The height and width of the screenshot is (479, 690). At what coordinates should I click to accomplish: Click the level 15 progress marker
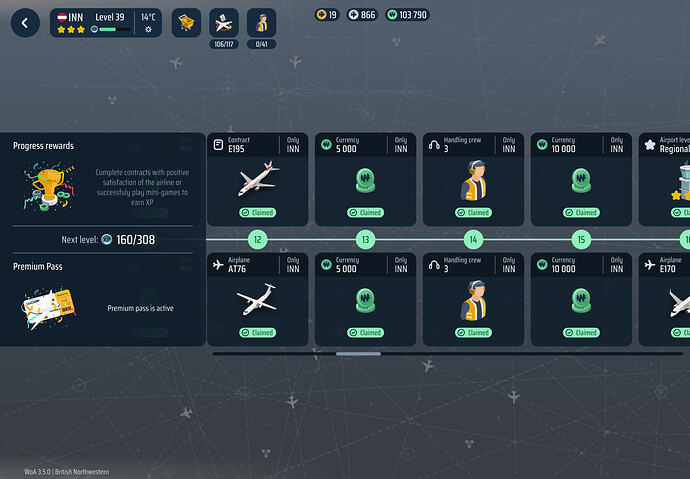(581, 240)
